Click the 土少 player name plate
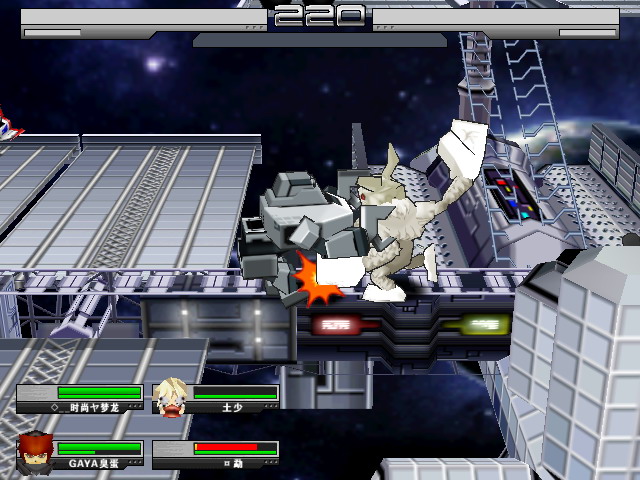The image size is (640, 480). [232, 408]
